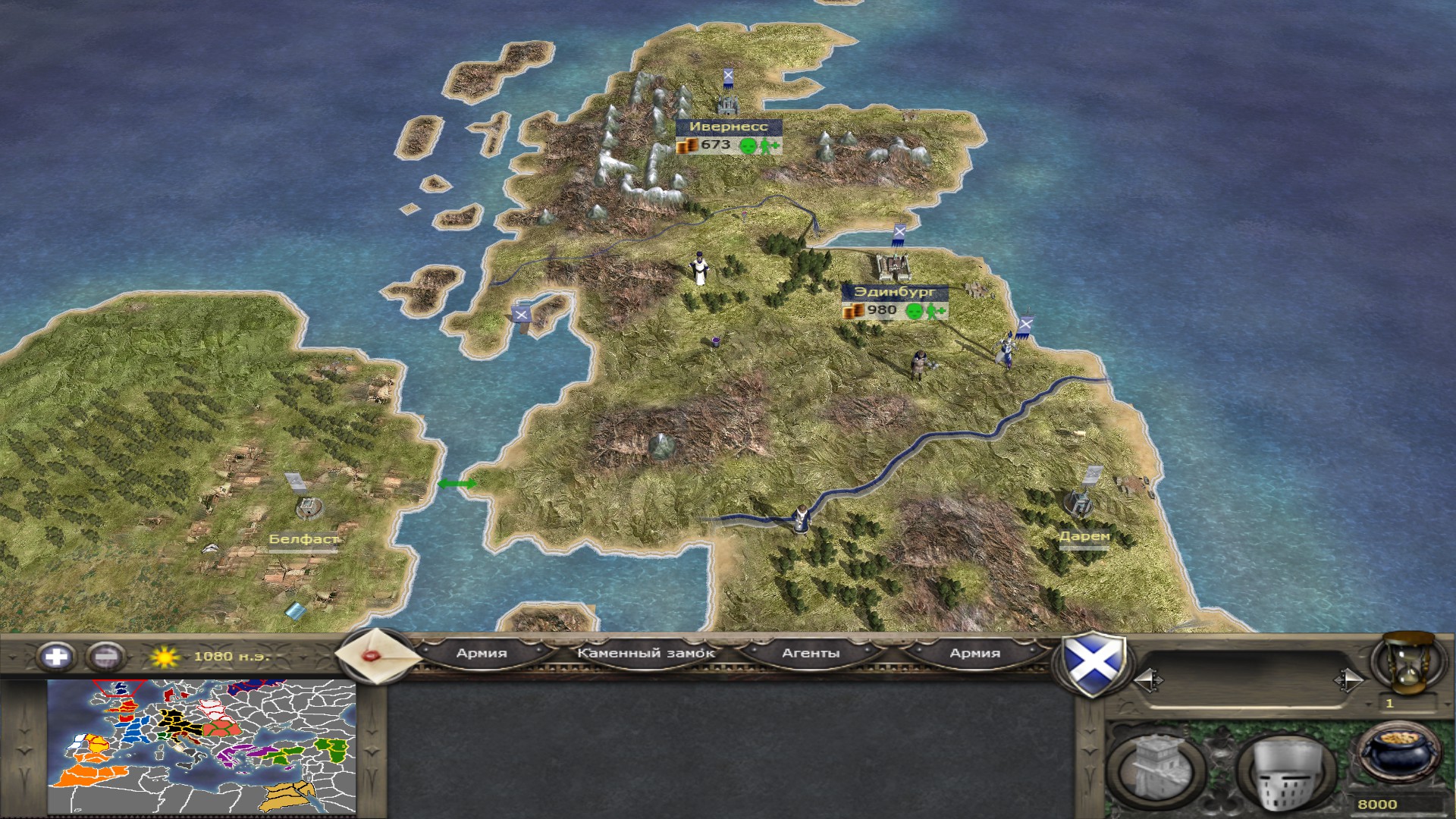1456x819 pixels.
Task: End the turn with the hourglass button
Action: pos(1403,664)
